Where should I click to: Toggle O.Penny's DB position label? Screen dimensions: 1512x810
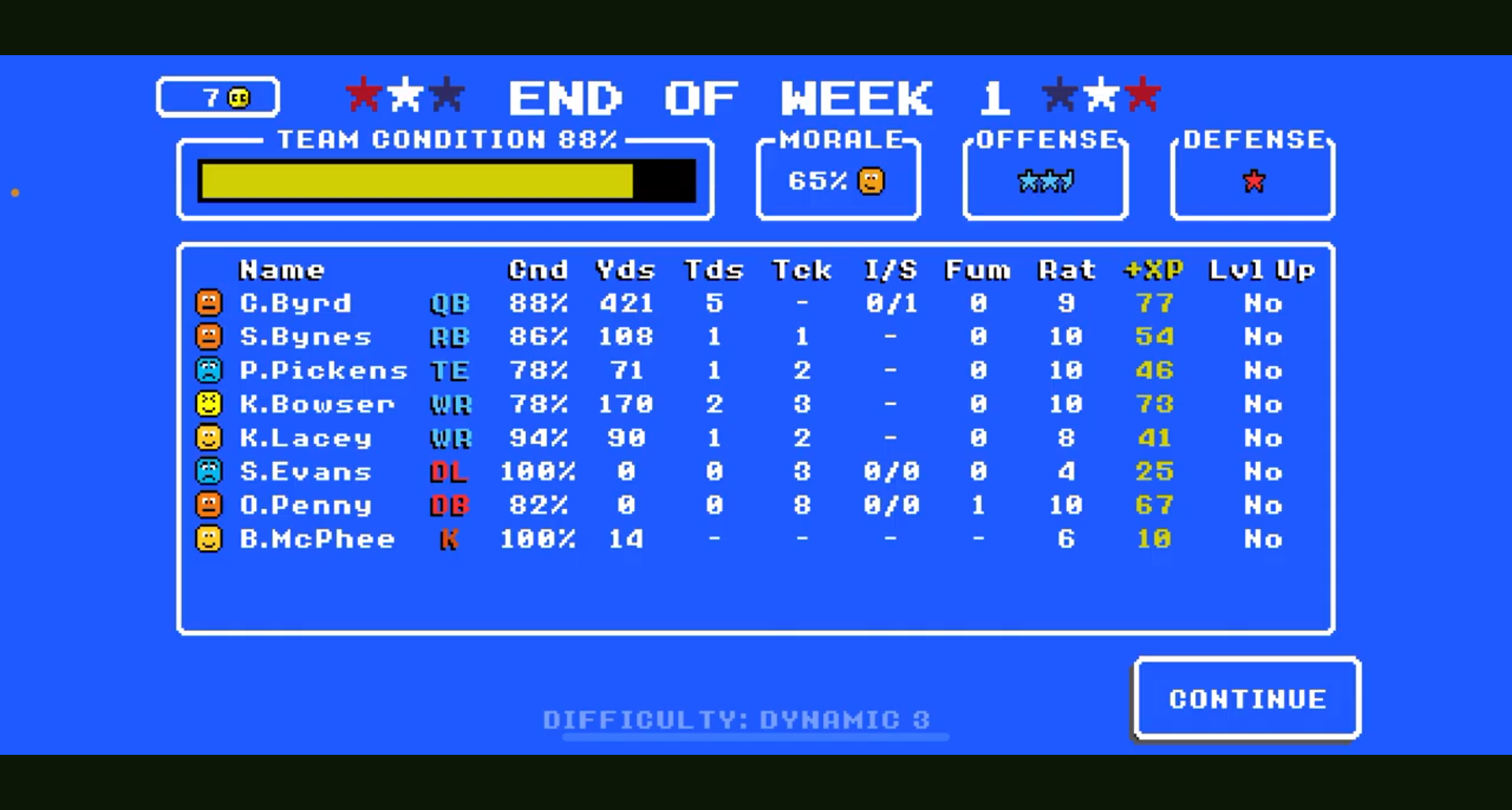click(x=450, y=505)
